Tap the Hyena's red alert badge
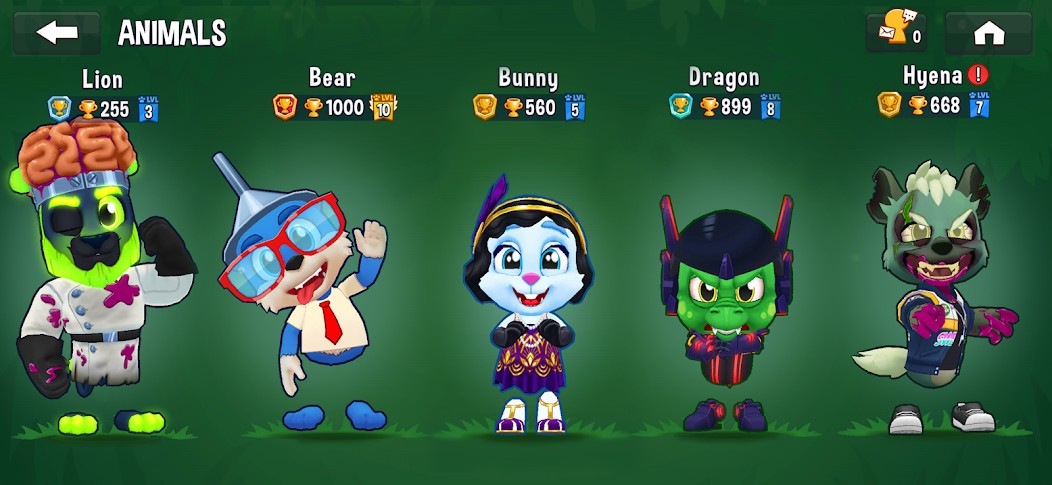1052x485 pixels. pyautogui.click(x=979, y=75)
